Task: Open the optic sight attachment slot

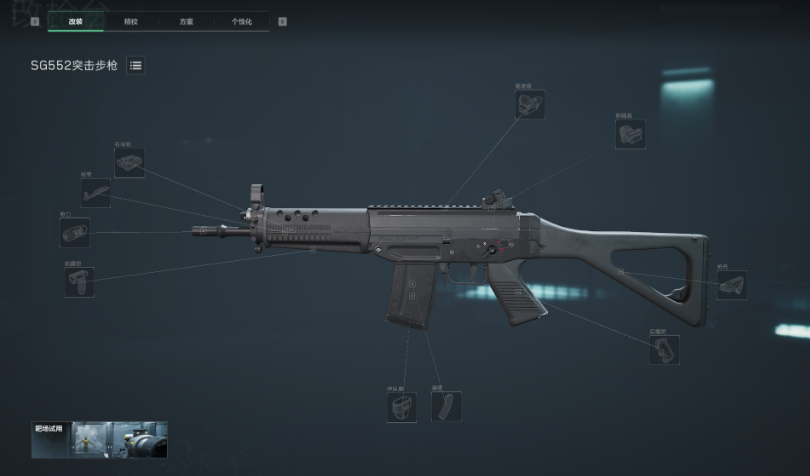Action: [530, 104]
